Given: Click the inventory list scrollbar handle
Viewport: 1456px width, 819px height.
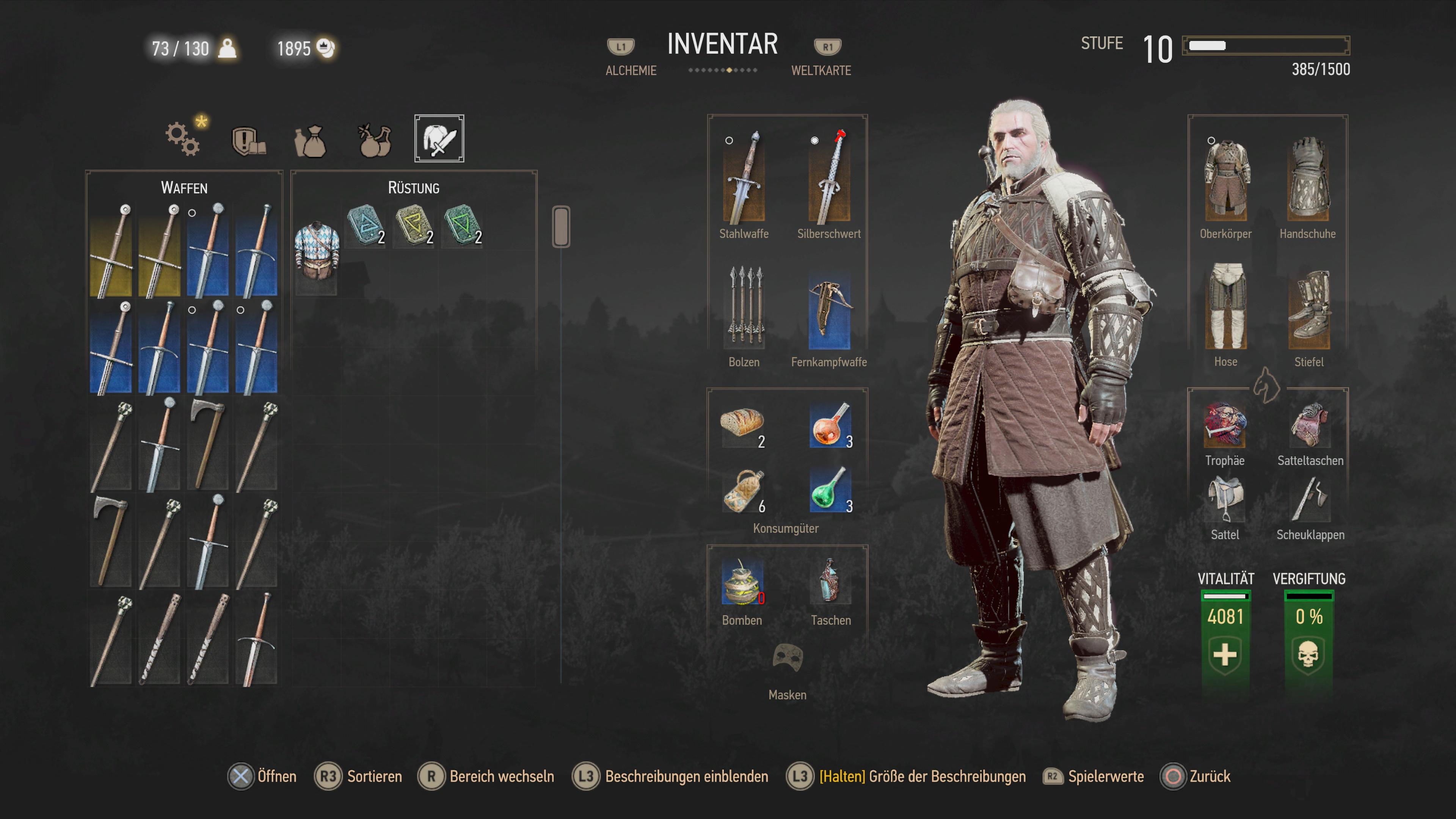Looking at the screenshot, I should [x=561, y=227].
